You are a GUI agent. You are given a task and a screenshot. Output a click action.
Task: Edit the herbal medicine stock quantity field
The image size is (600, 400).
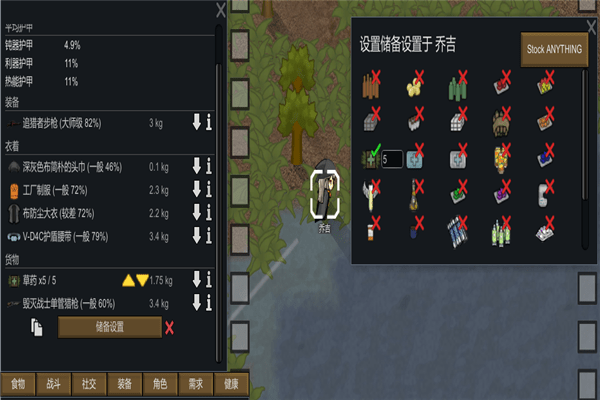click(x=392, y=158)
